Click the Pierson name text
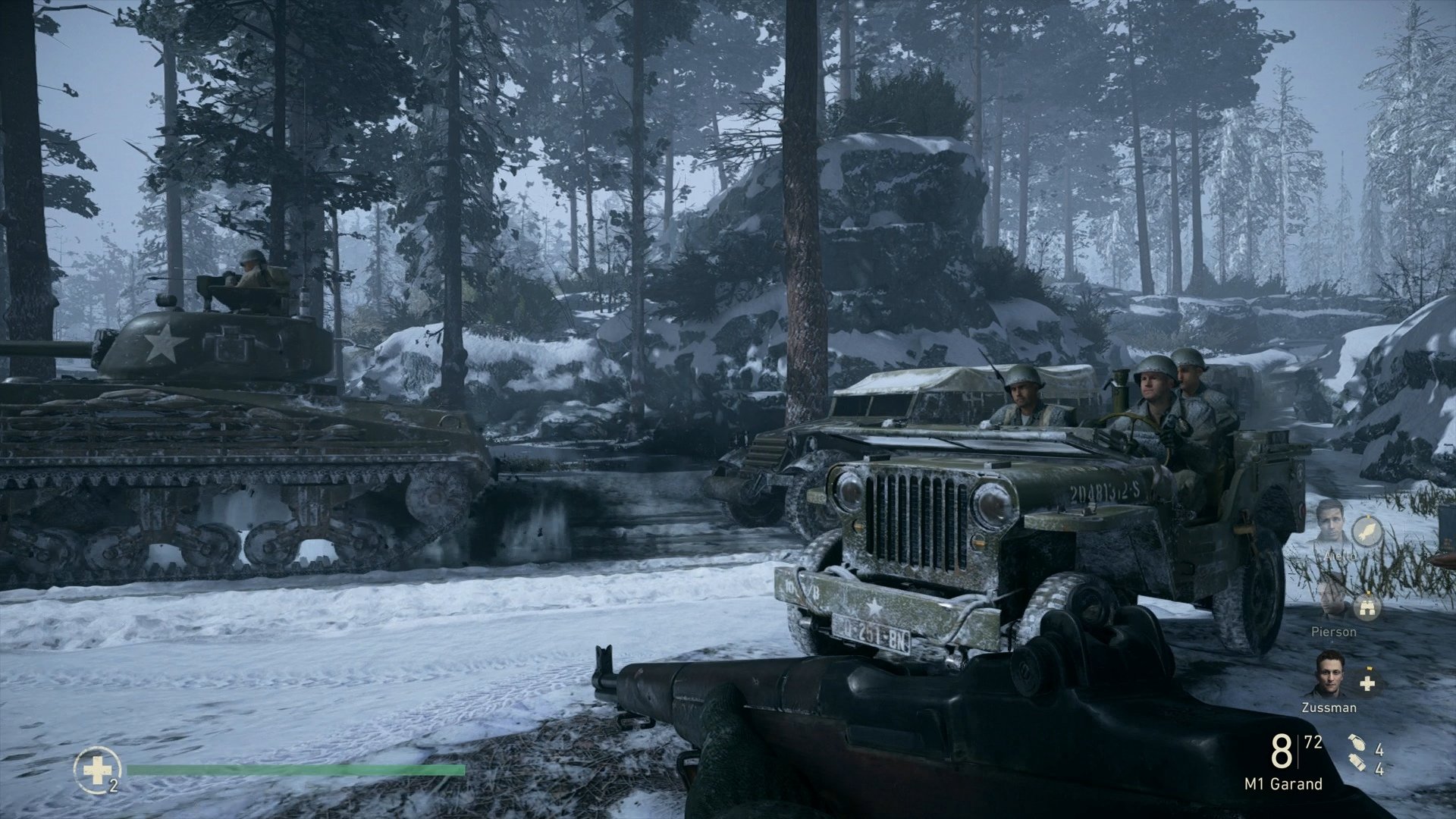The height and width of the screenshot is (819, 1456). tap(1334, 632)
